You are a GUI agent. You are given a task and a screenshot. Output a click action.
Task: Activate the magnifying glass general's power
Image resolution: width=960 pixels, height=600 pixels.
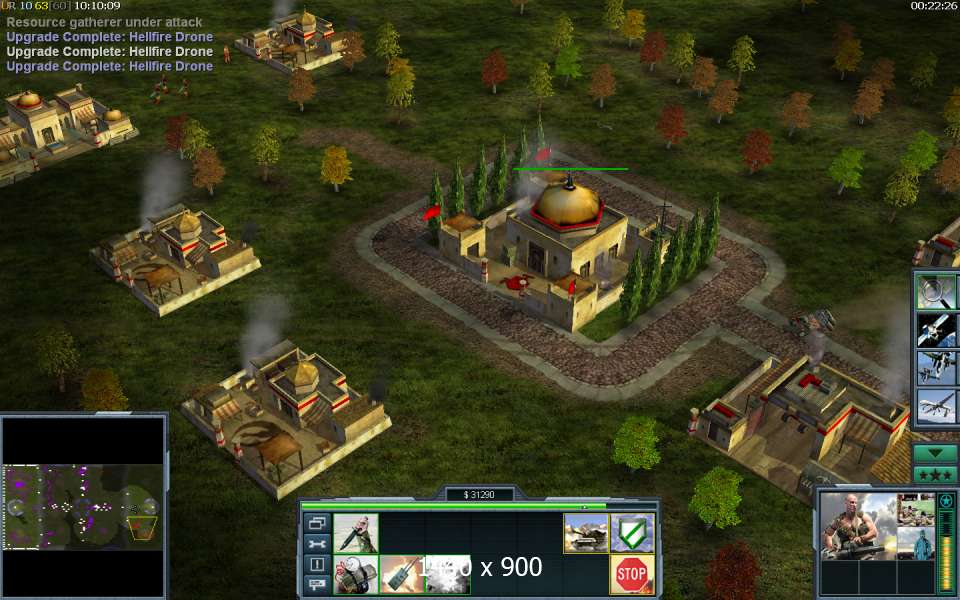[x=937, y=291]
